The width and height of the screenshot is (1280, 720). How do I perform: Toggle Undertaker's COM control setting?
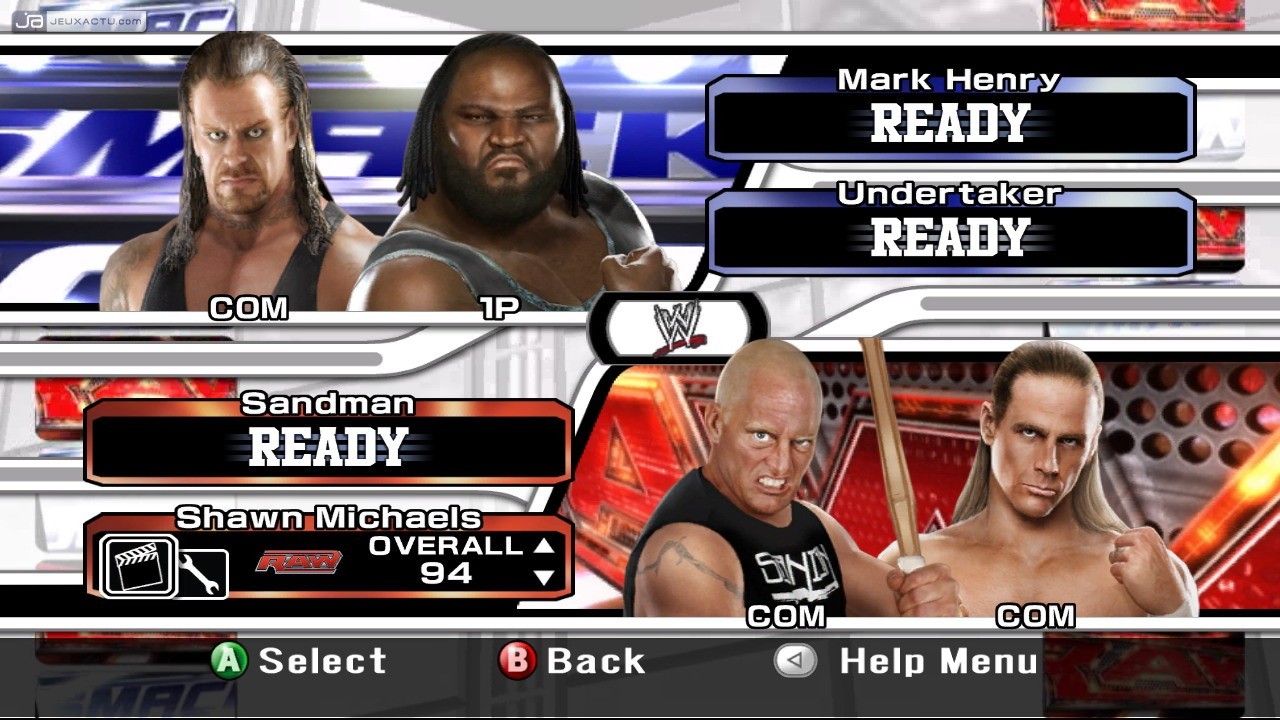(x=248, y=309)
